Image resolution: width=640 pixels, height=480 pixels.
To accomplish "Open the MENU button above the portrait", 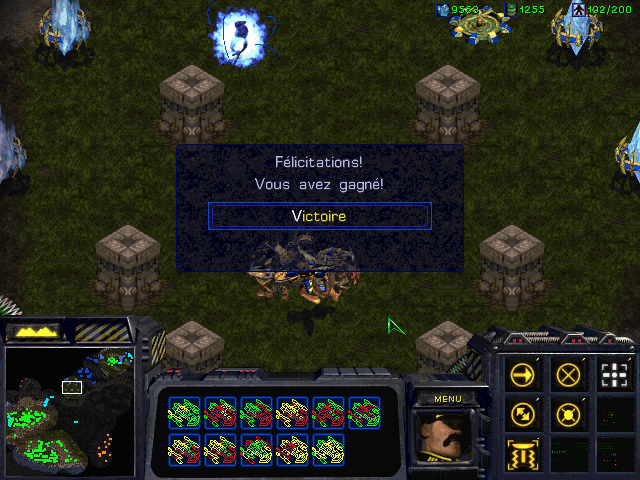I will (447, 398).
